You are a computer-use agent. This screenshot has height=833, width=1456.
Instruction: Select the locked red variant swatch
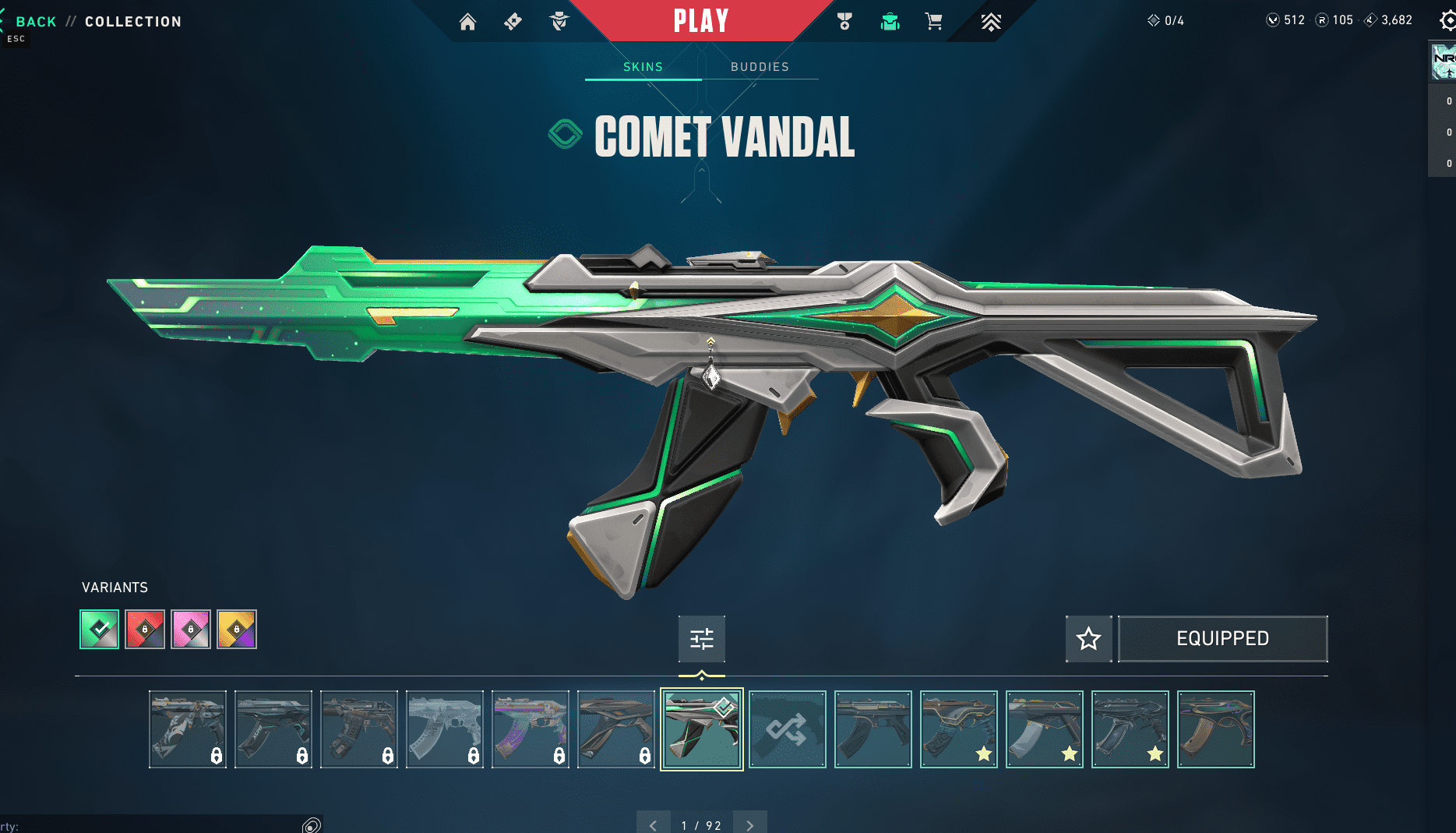145,629
